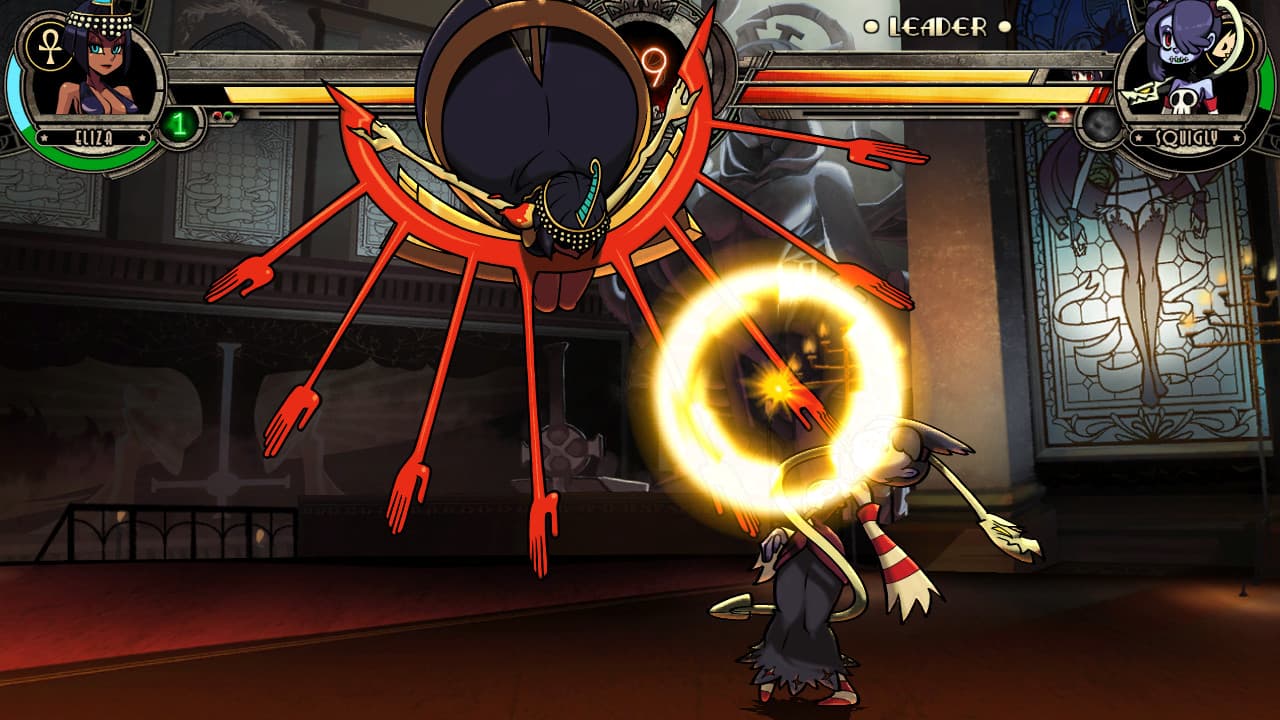Click the star beside the ELIZA nameplate
Image resolution: width=1280 pixels, height=720 pixels.
43,136
